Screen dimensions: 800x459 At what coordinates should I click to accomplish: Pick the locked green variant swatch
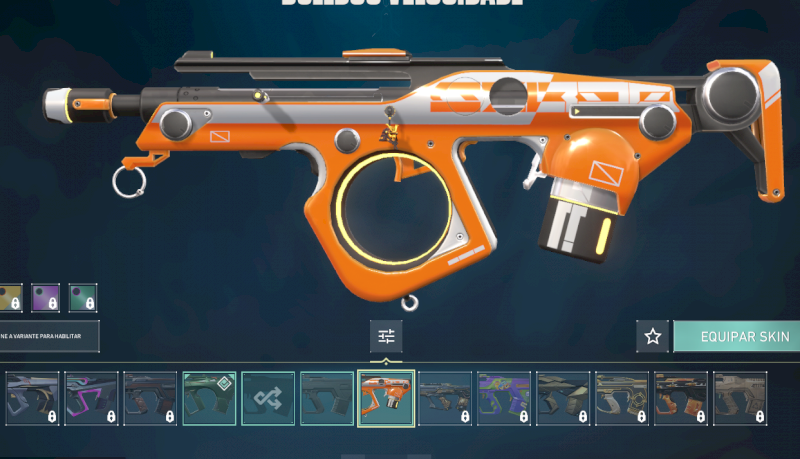(x=83, y=297)
